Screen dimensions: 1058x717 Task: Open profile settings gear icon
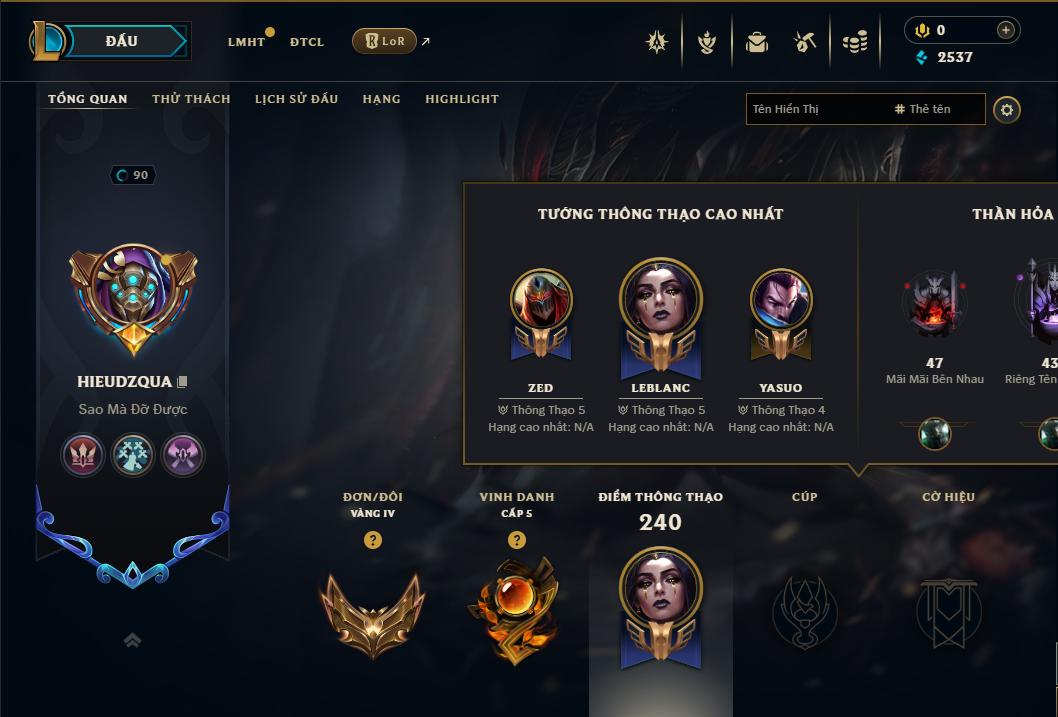coord(1007,109)
